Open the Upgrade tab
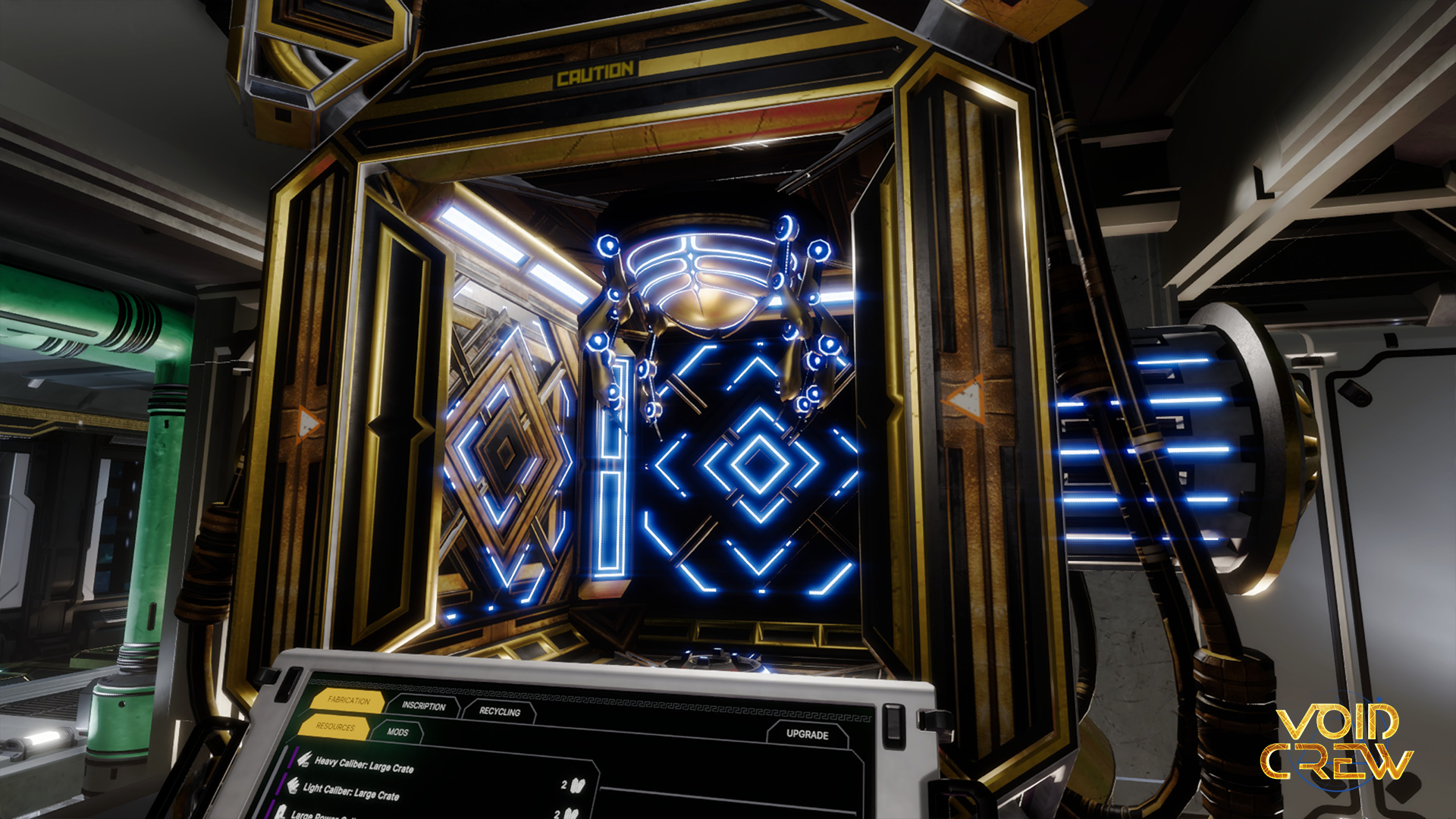This screenshot has height=819, width=1456. pos(807,734)
